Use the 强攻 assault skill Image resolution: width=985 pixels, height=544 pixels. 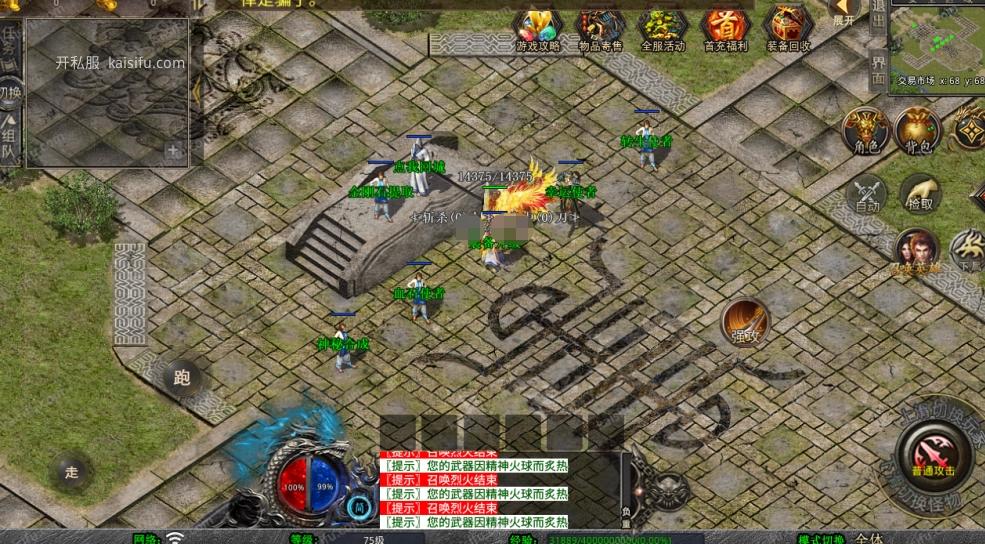click(x=746, y=322)
